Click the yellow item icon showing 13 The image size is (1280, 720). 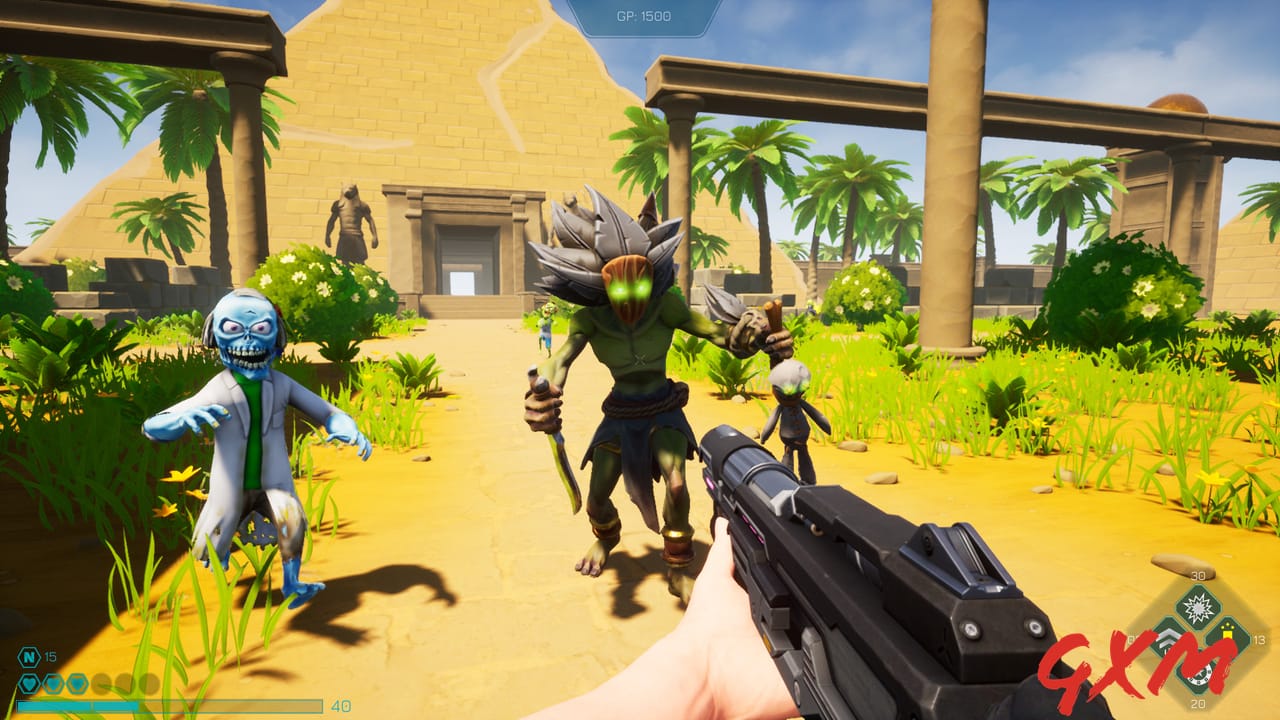click(x=1228, y=631)
